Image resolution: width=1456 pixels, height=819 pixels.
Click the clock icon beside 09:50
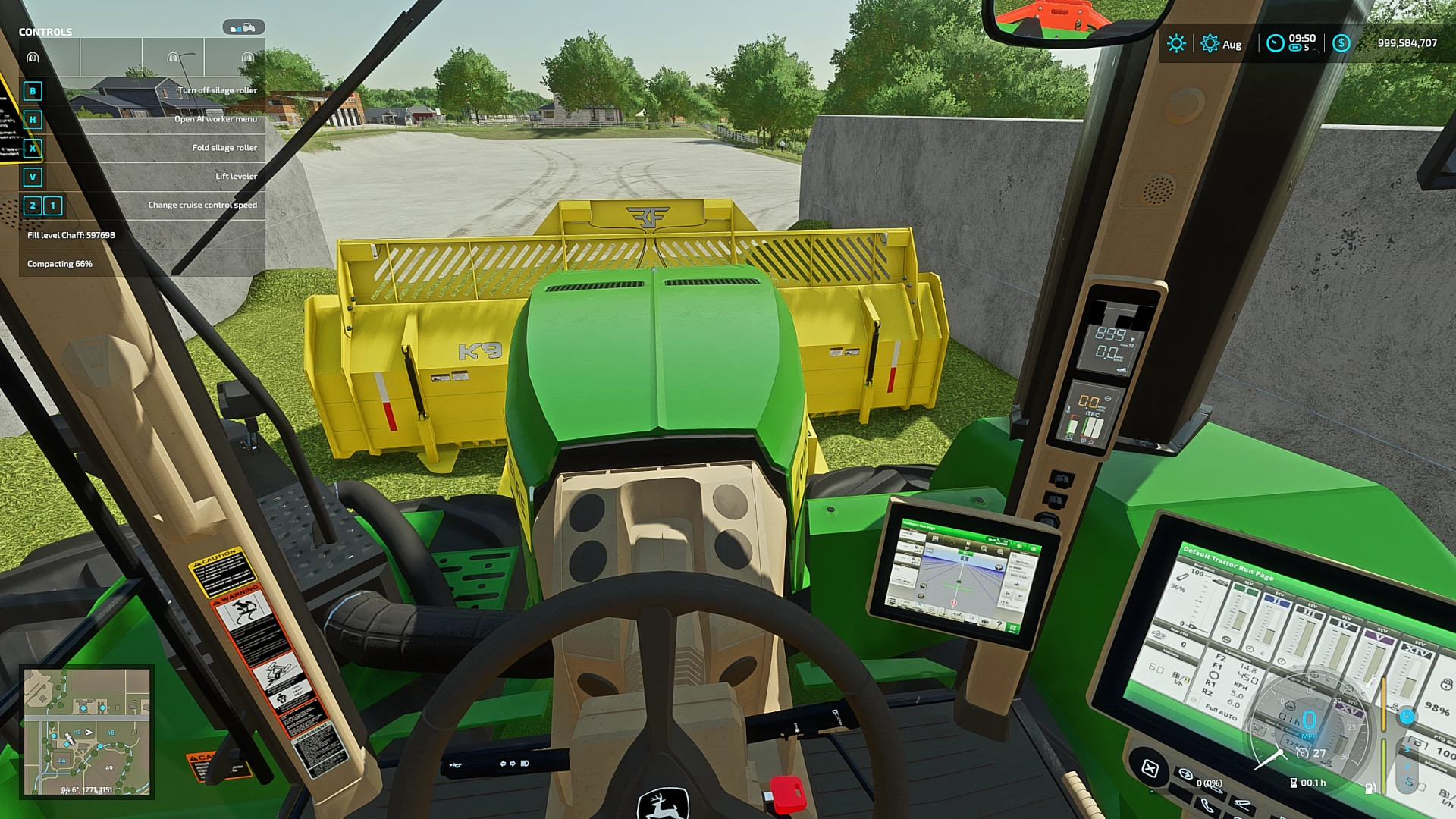pos(1276,42)
